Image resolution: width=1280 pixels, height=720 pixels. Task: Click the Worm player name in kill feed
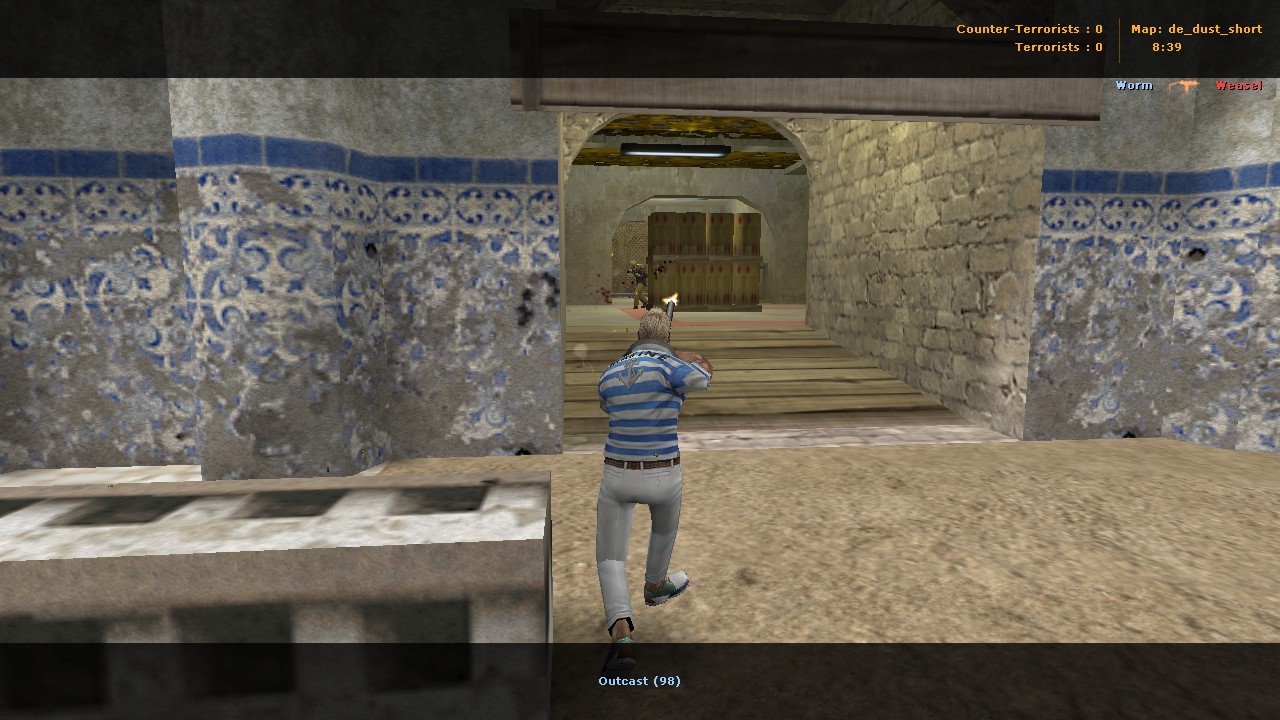pyautogui.click(x=1132, y=85)
